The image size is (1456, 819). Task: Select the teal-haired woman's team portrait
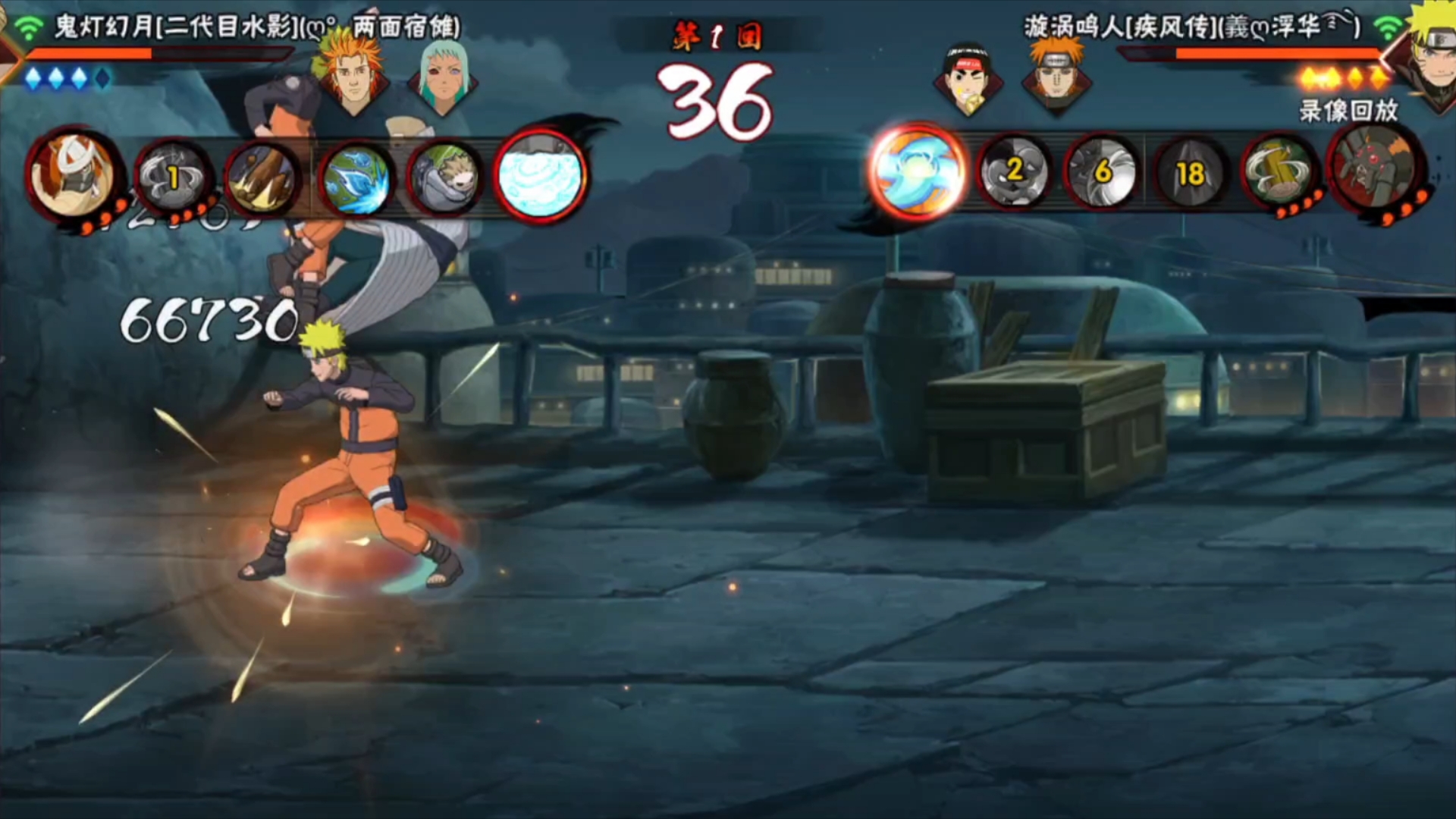tap(442, 76)
